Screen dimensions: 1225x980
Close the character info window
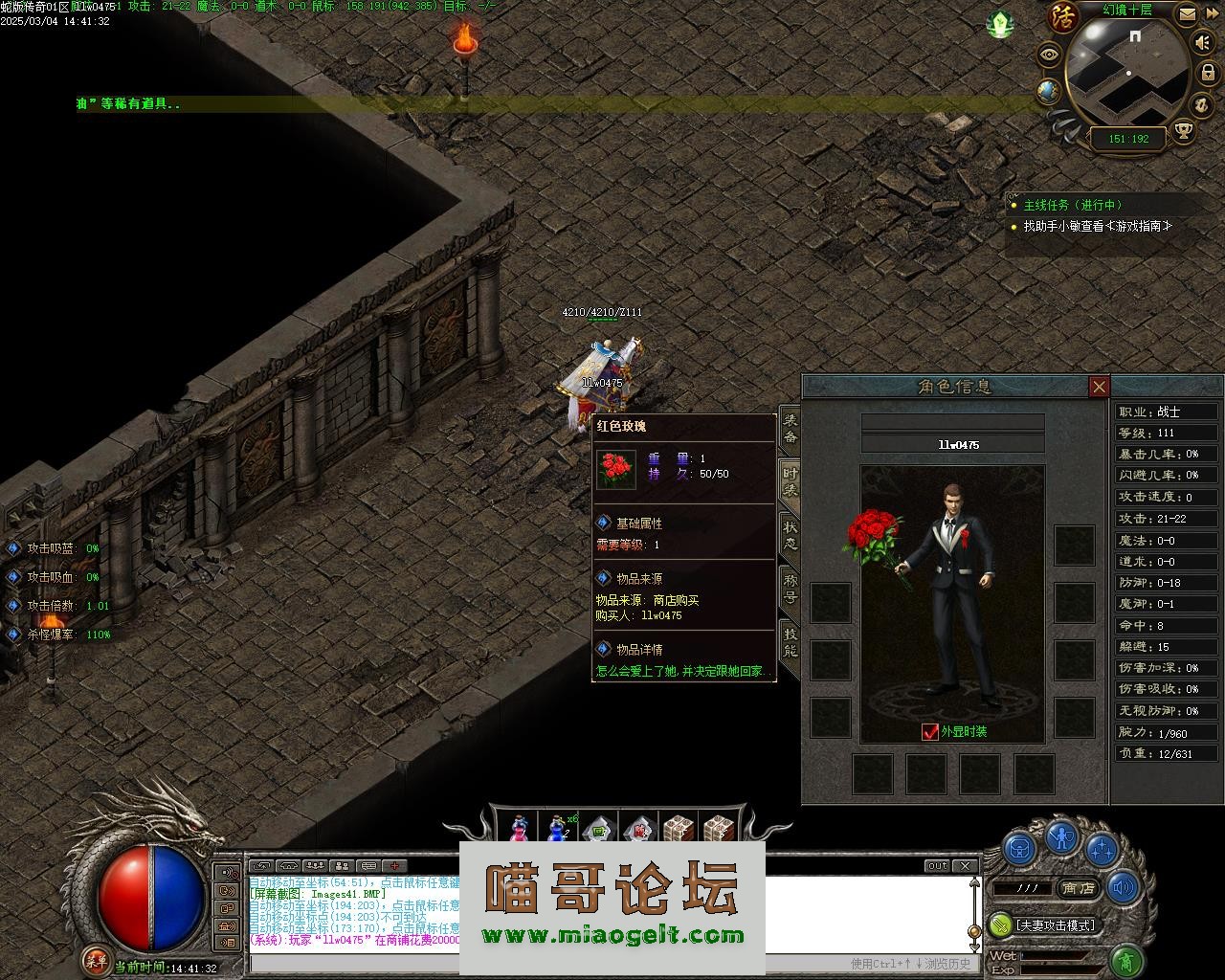(x=1099, y=387)
